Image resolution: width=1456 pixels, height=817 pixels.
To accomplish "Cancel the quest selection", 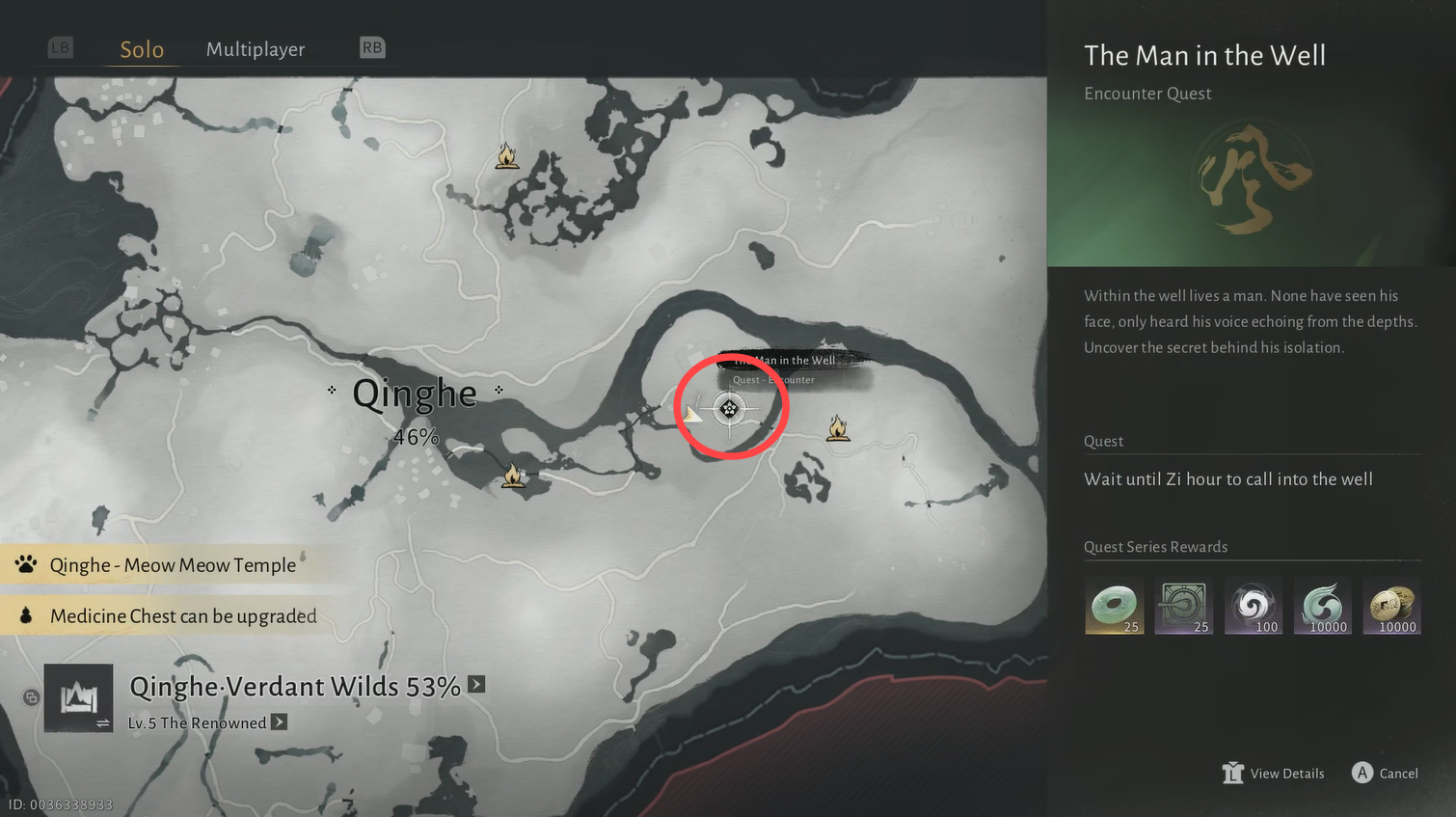I will coord(1385,774).
